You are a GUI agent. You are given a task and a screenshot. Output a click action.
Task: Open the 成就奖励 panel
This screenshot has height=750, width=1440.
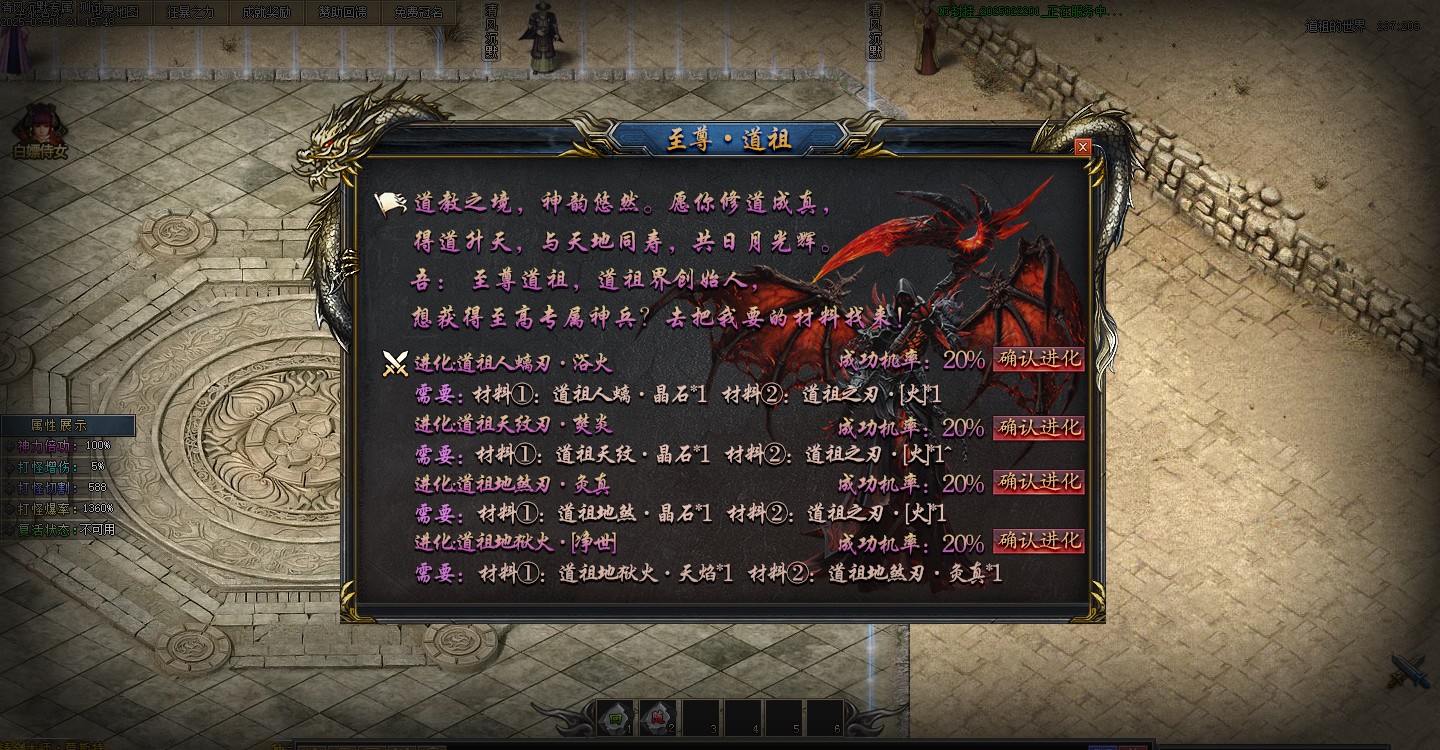tap(267, 12)
